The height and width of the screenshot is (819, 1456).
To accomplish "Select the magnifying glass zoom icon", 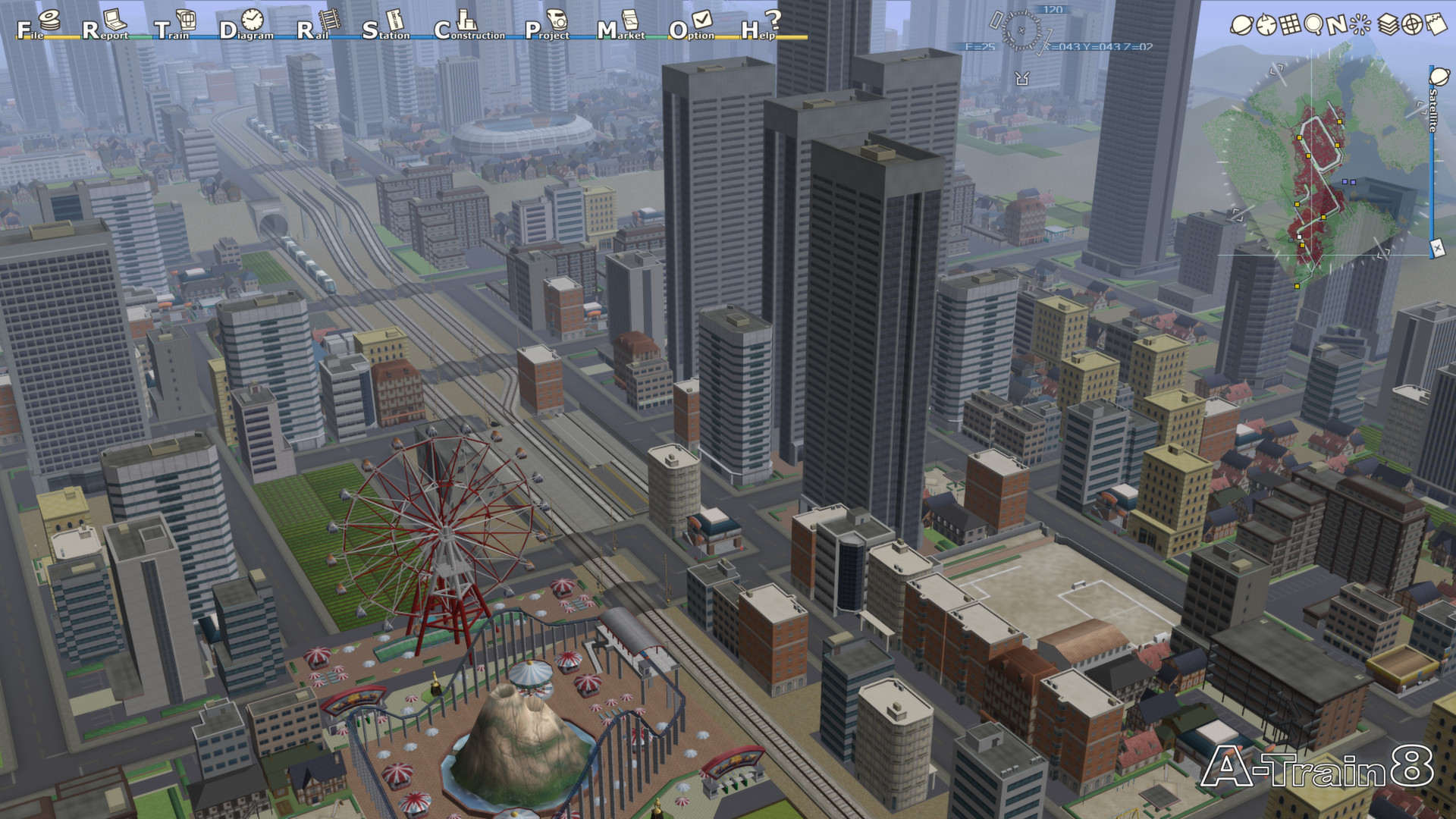I will (1314, 24).
